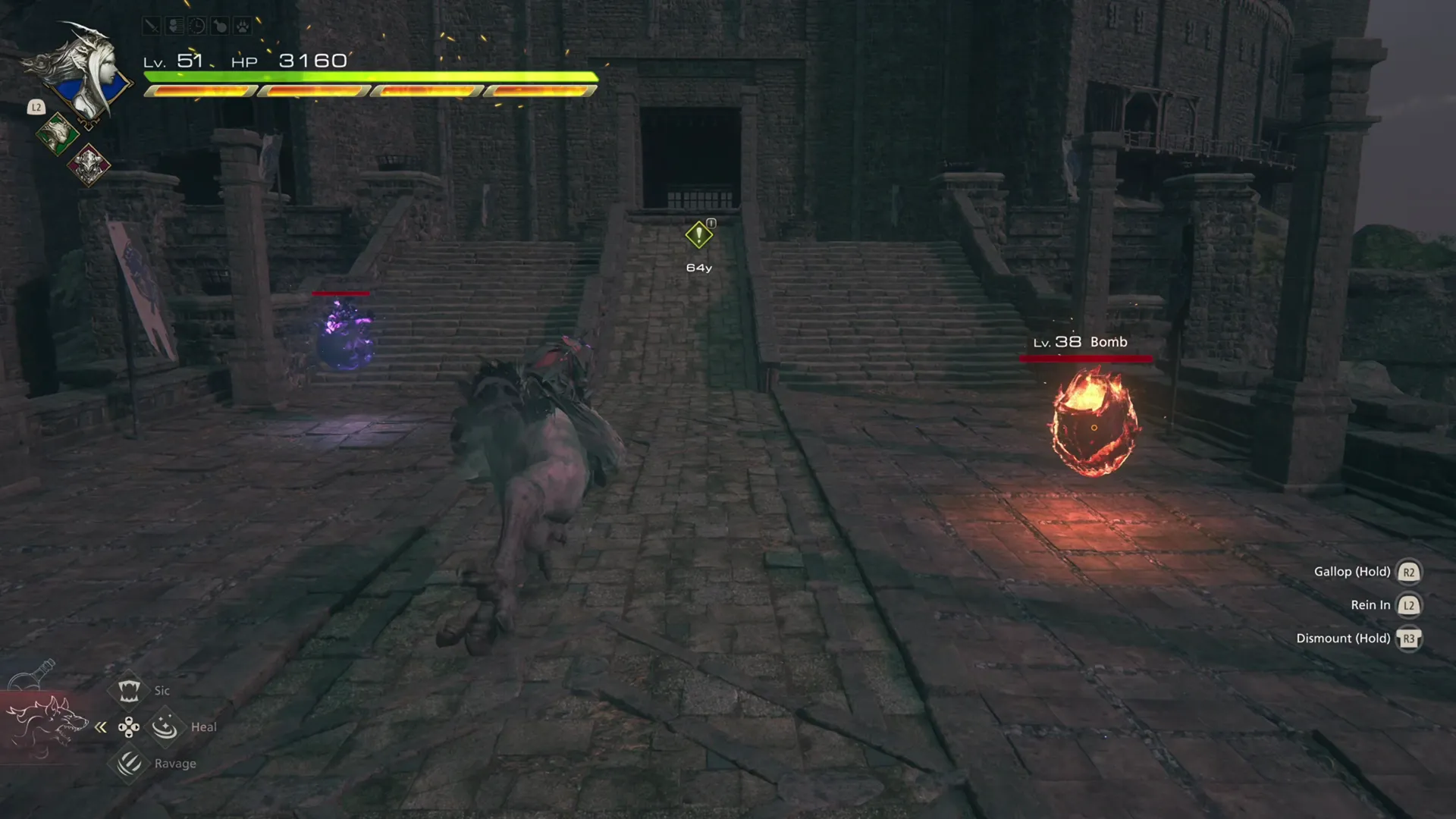
Task: Click the Gallop (Hold) R2 button prompt
Action: point(1409,572)
